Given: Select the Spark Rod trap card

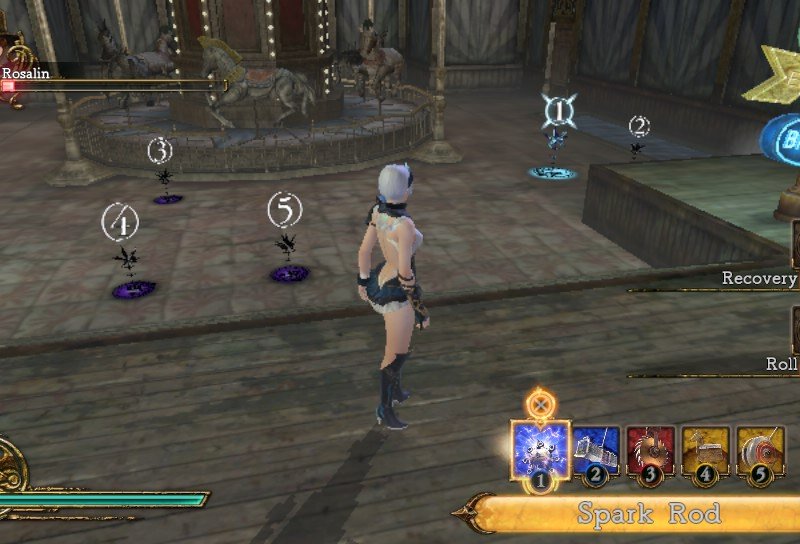Looking at the screenshot, I should click(x=540, y=449).
